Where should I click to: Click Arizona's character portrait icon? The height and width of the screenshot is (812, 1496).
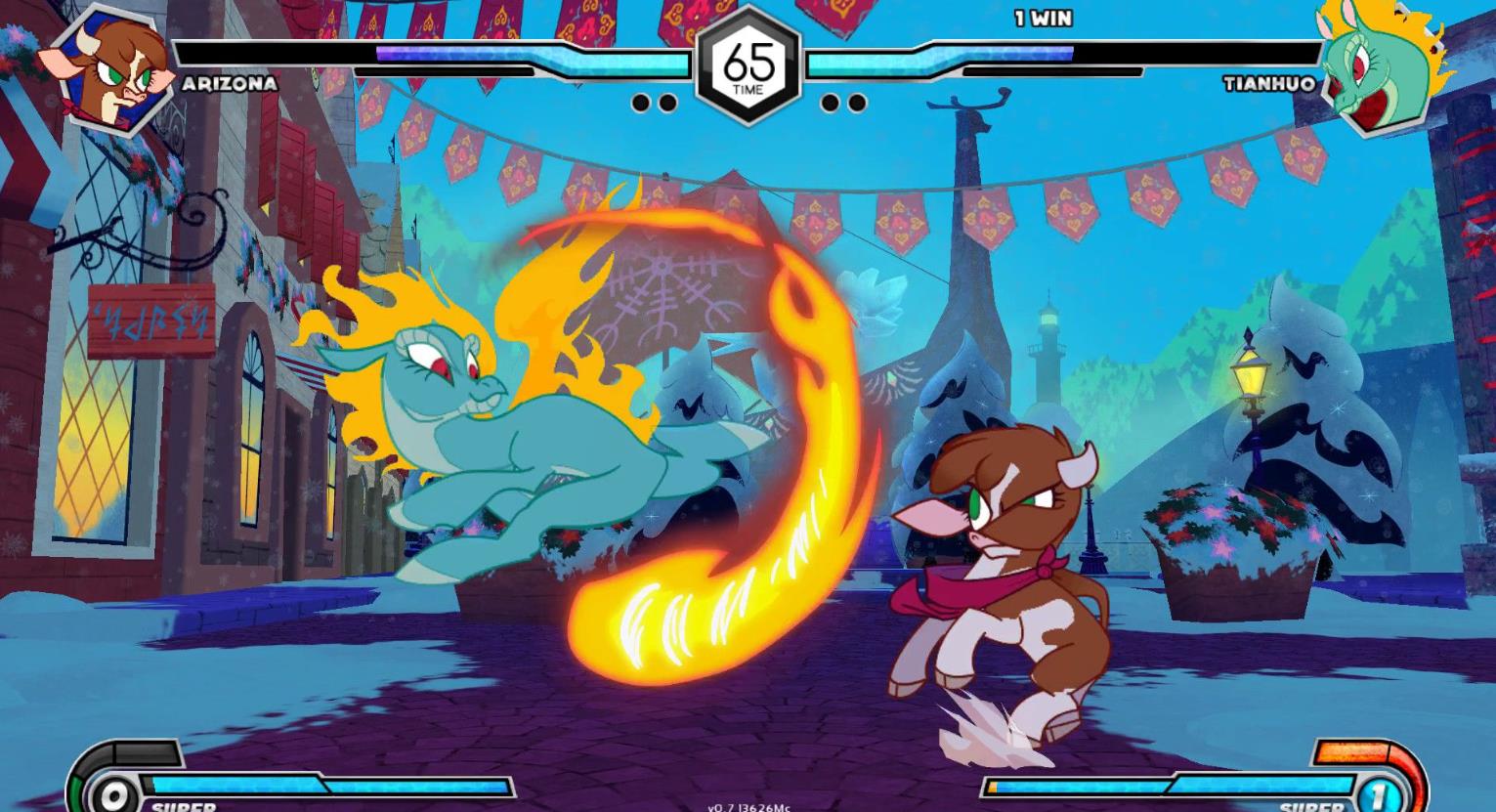point(110,65)
